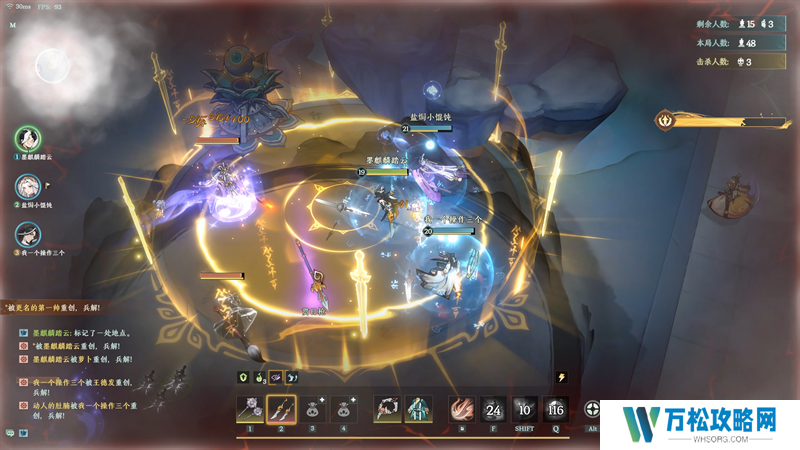Trigger the dodge skill showing cooldown 10
This screenshot has height=450, width=800.
[524, 409]
